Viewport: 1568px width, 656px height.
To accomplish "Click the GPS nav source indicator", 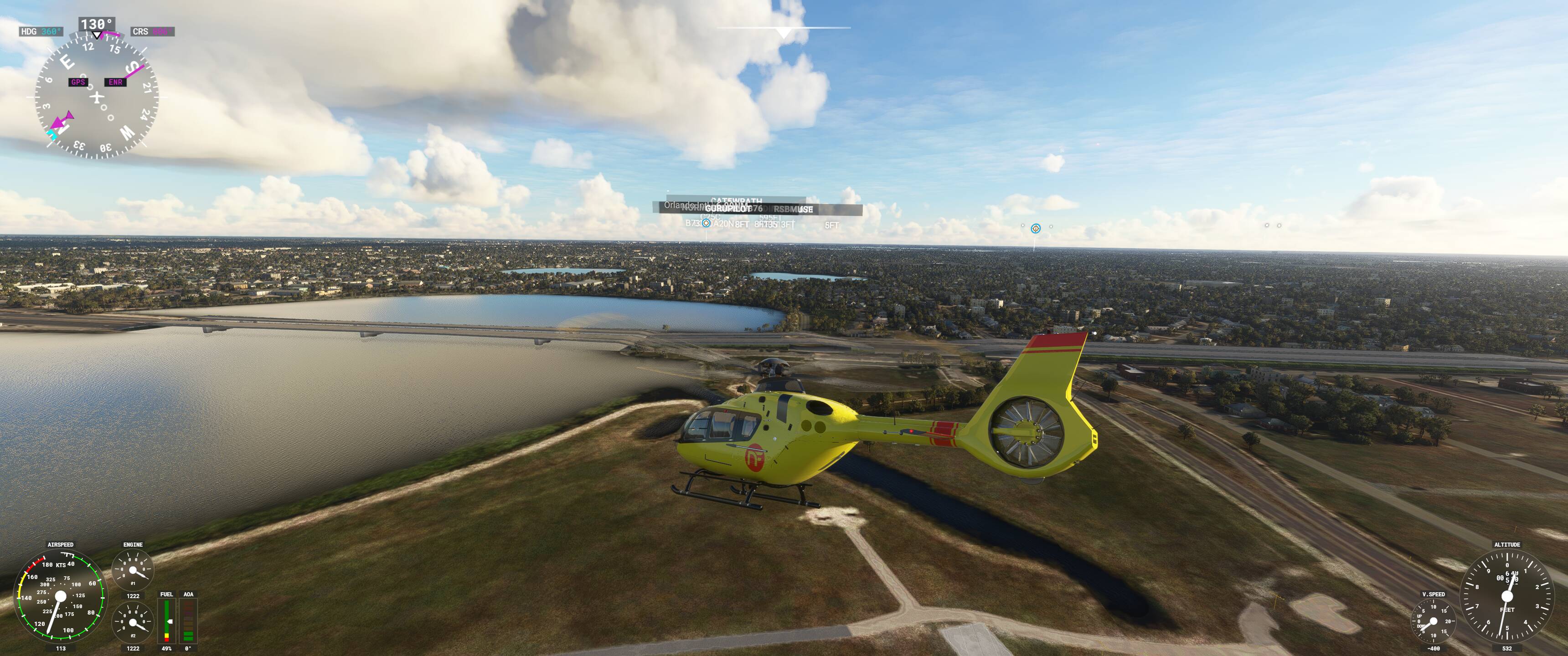I will click(x=78, y=82).
